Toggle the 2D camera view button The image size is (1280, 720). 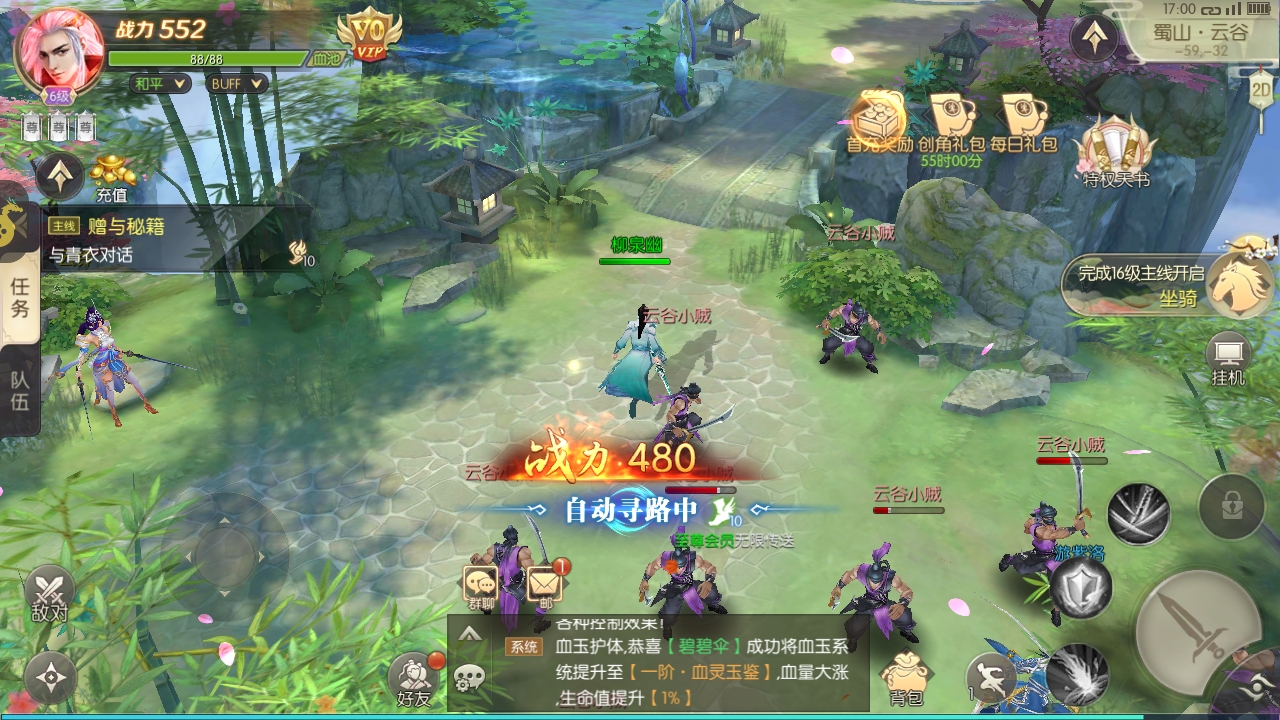[x=1261, y=86]
